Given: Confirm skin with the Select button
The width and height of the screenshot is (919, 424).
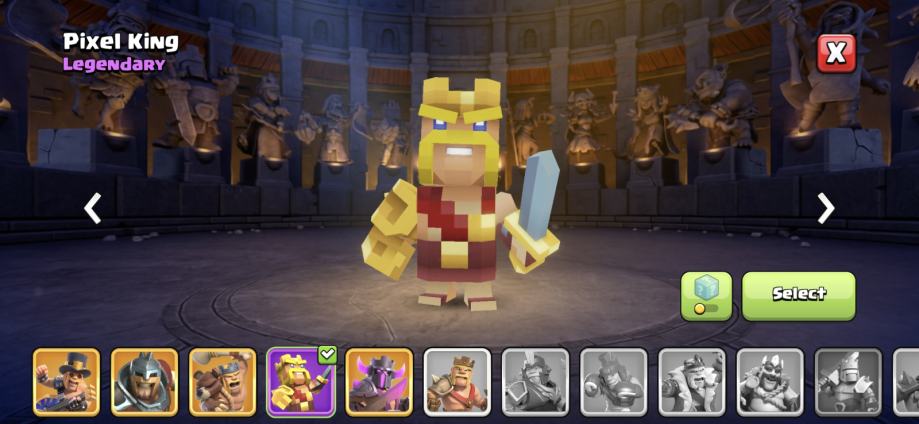Looking at the screenshot, I should tap(798, 295).
